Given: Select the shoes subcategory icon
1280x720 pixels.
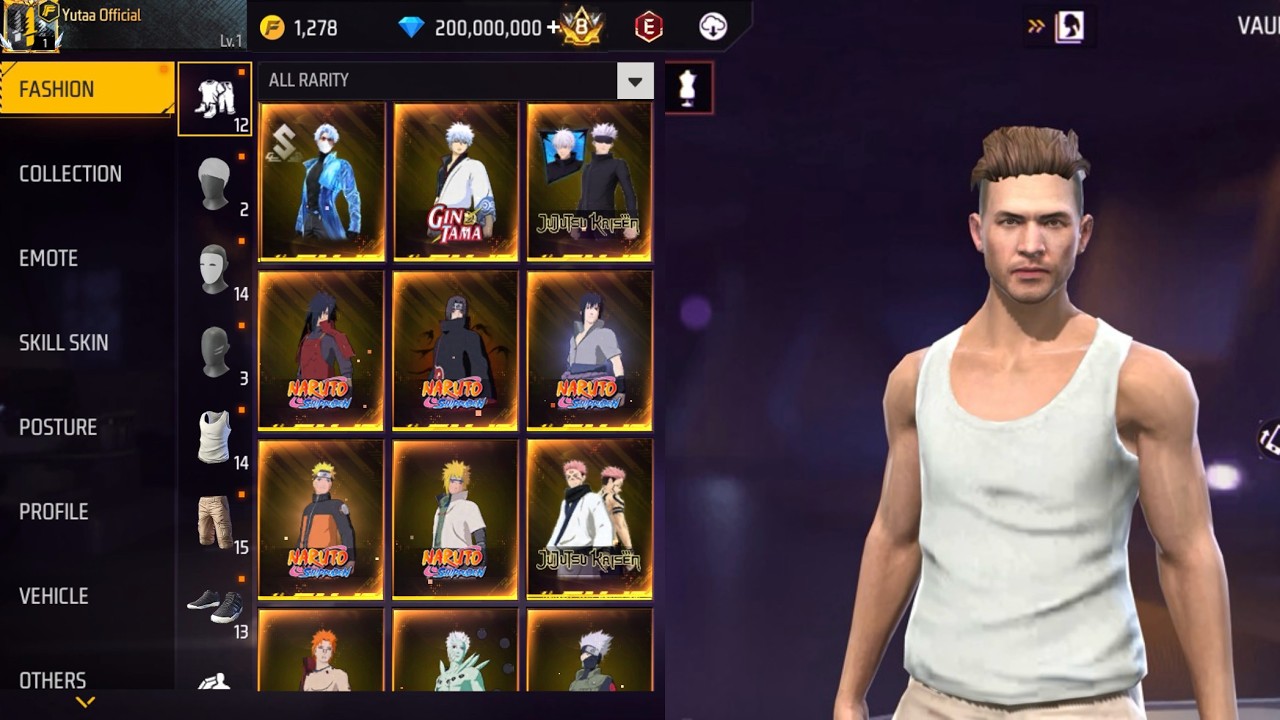Looking at the screenshot, I should click(214, 606).
